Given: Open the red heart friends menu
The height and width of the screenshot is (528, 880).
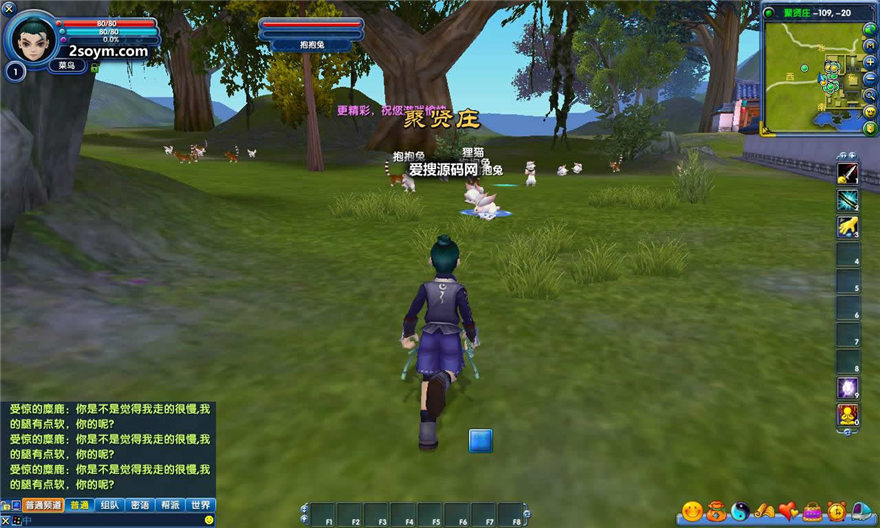Looking at the screenshot, I should click(x=789, y=511).
